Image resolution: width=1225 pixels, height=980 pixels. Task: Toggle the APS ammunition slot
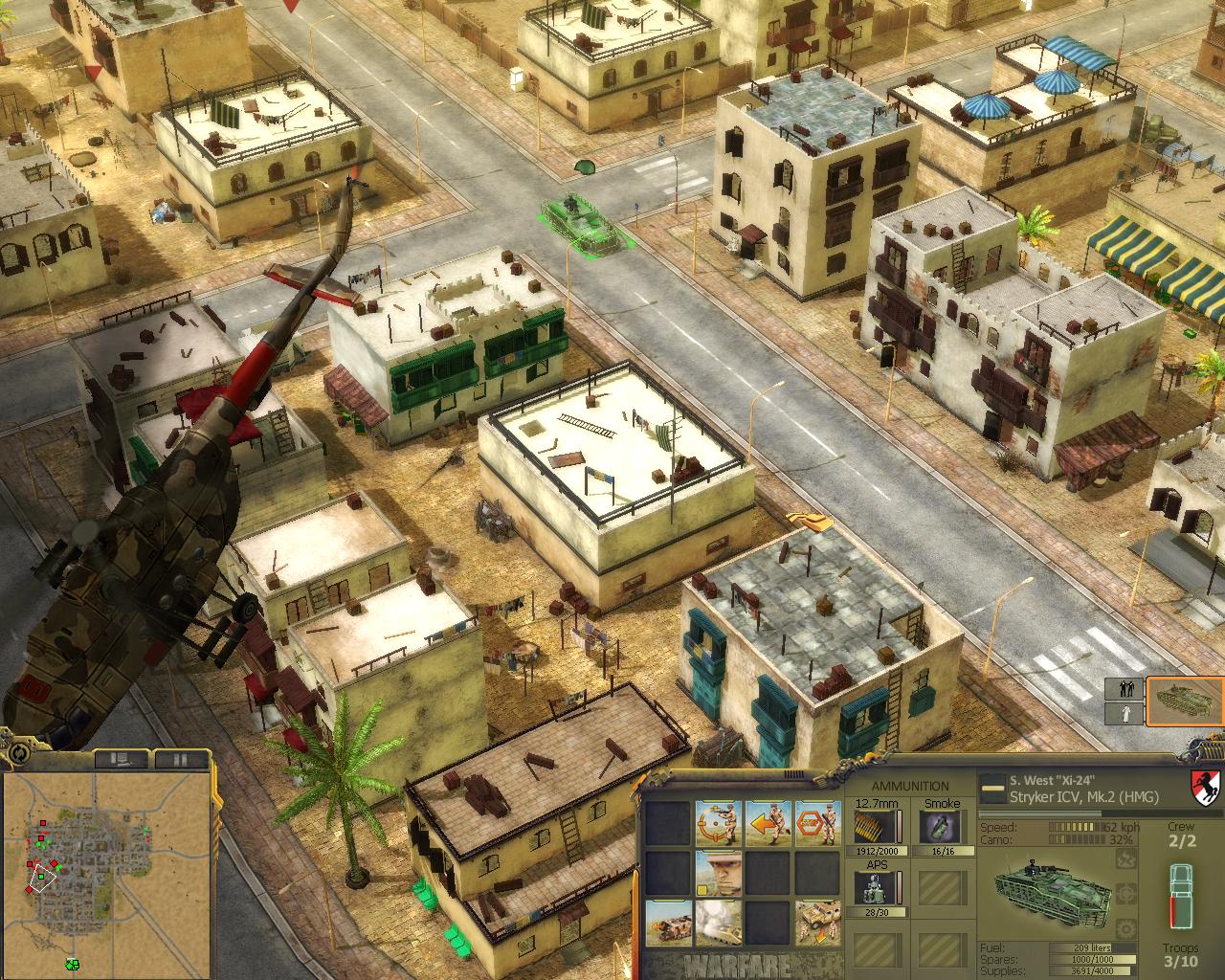click(874, 886)
